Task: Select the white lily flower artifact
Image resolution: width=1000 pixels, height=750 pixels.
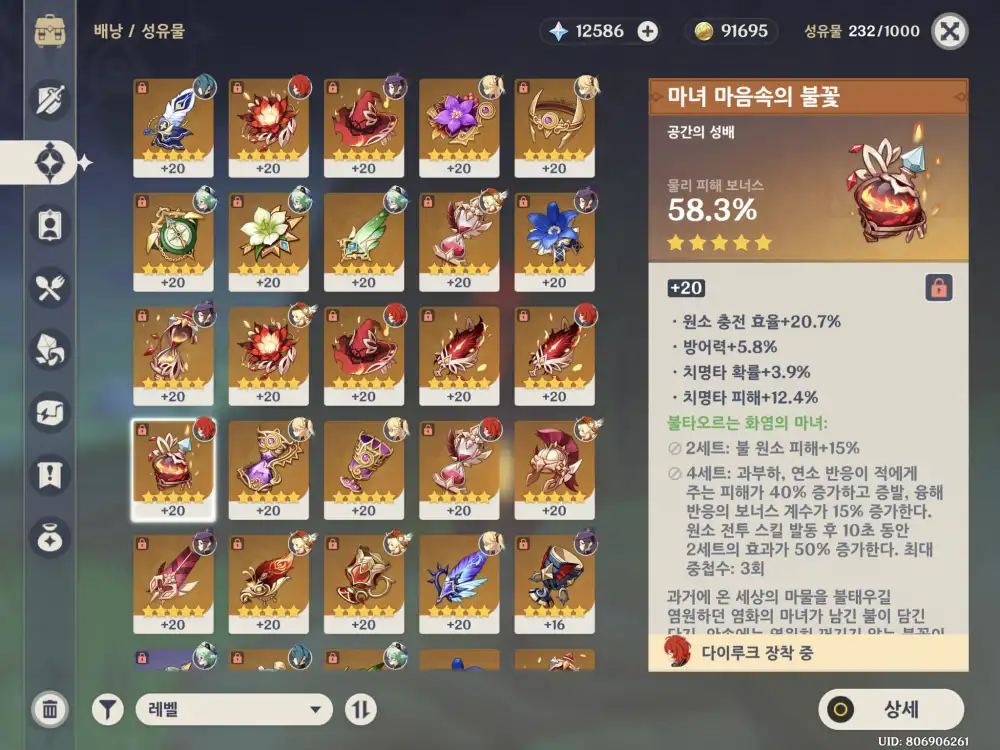Action: click(x=268, y=242)
